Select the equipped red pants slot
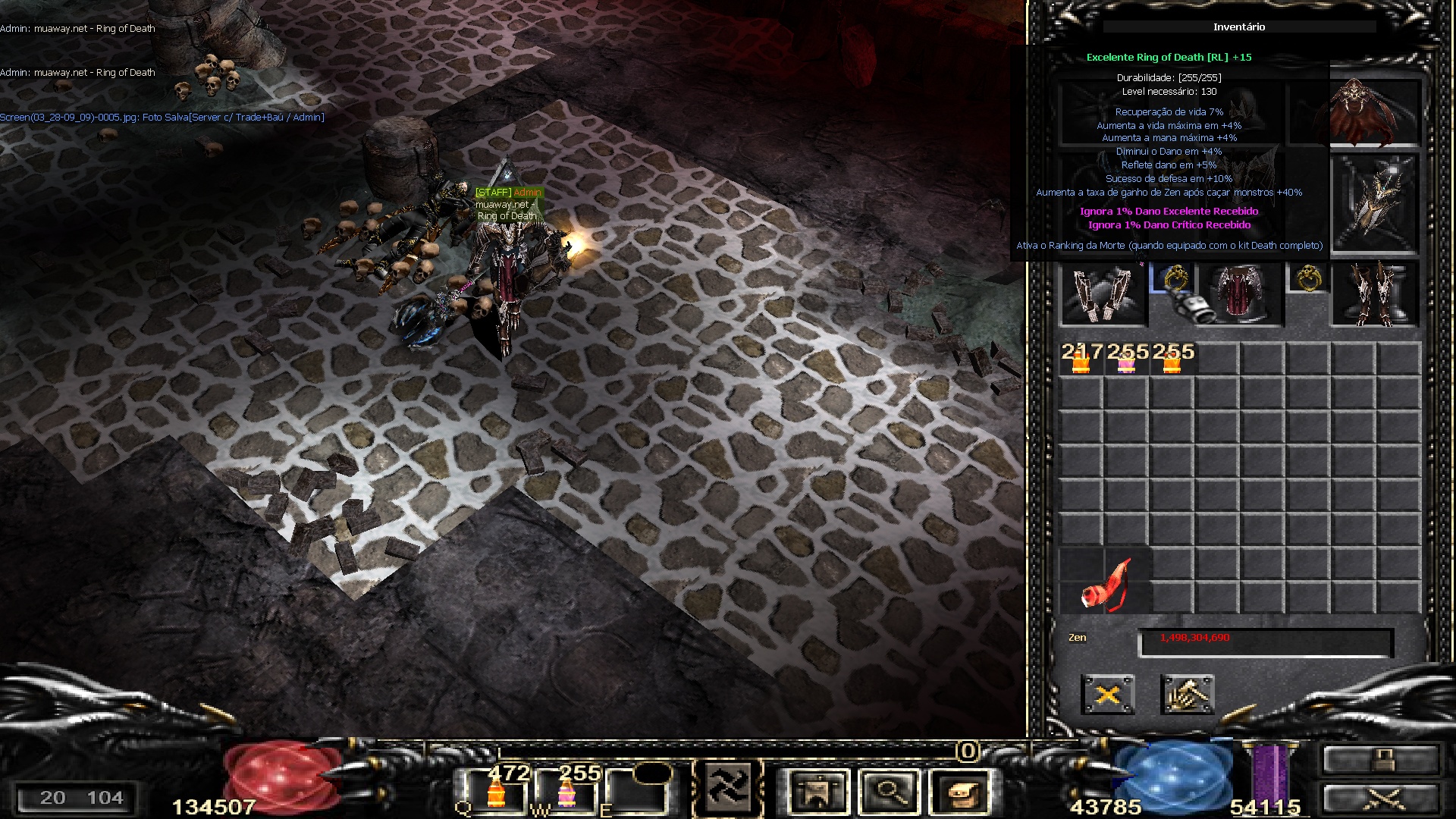The width and height of the screenshot is (1456, 819). pyautogui.click(x=1240, y=295)
